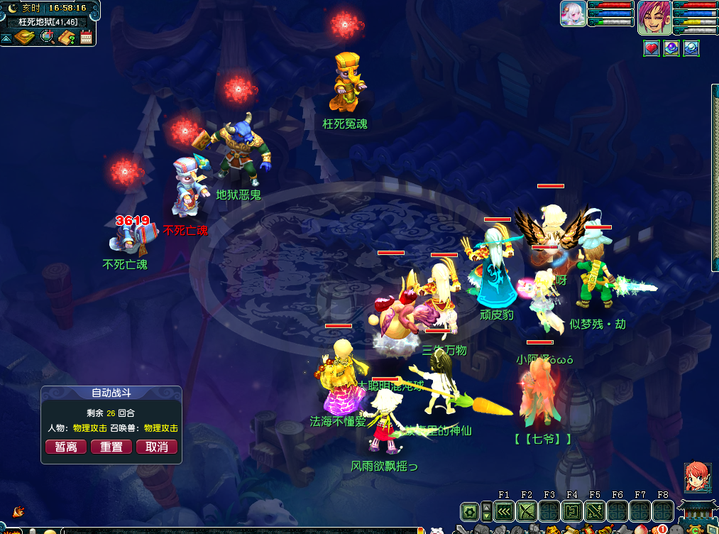Open the pet portrait with white hair

tap(573, 14)
